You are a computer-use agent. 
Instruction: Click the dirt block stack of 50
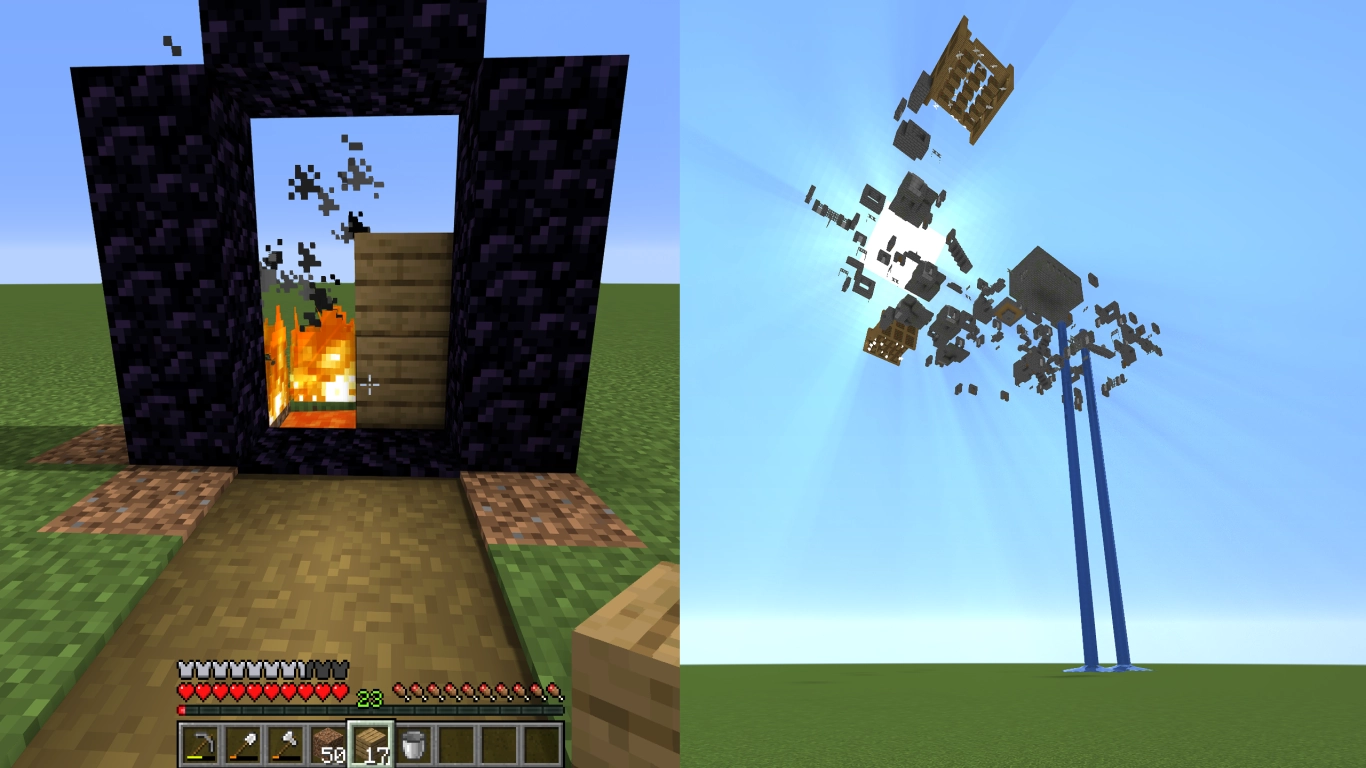(x=327, y=742)
